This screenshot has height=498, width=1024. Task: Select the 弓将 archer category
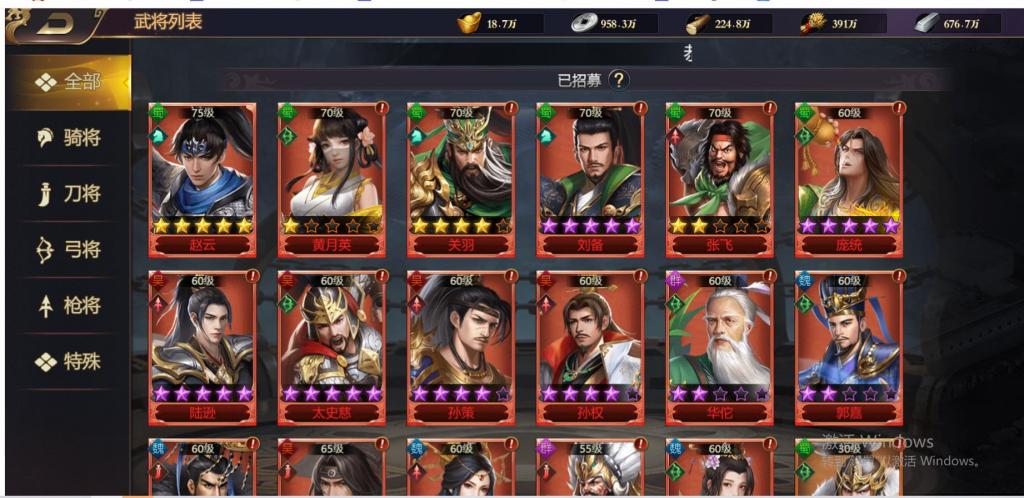tap(69, 250)
